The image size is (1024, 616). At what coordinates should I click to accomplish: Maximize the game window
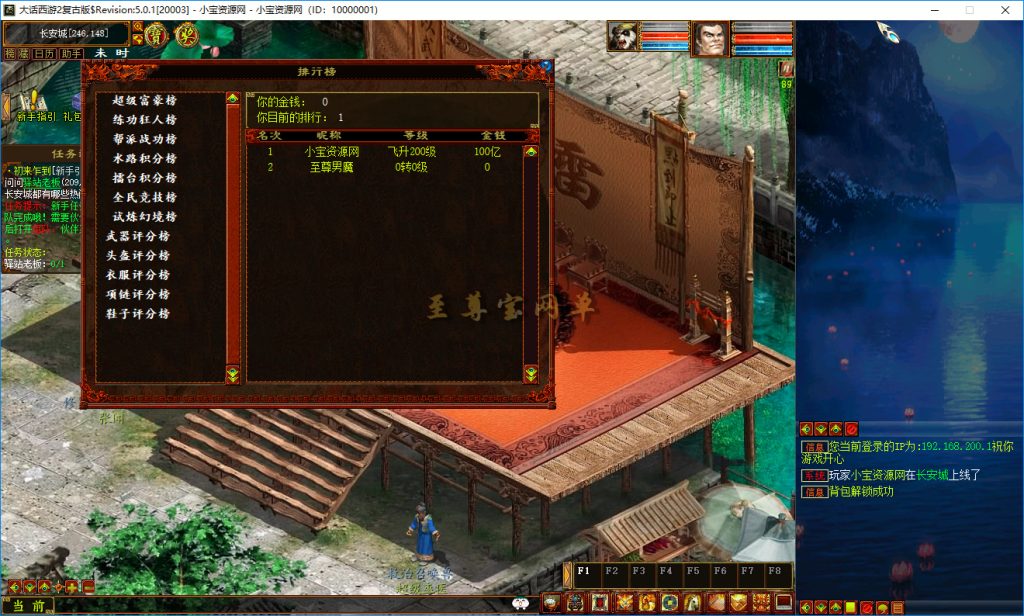(969, 9)
